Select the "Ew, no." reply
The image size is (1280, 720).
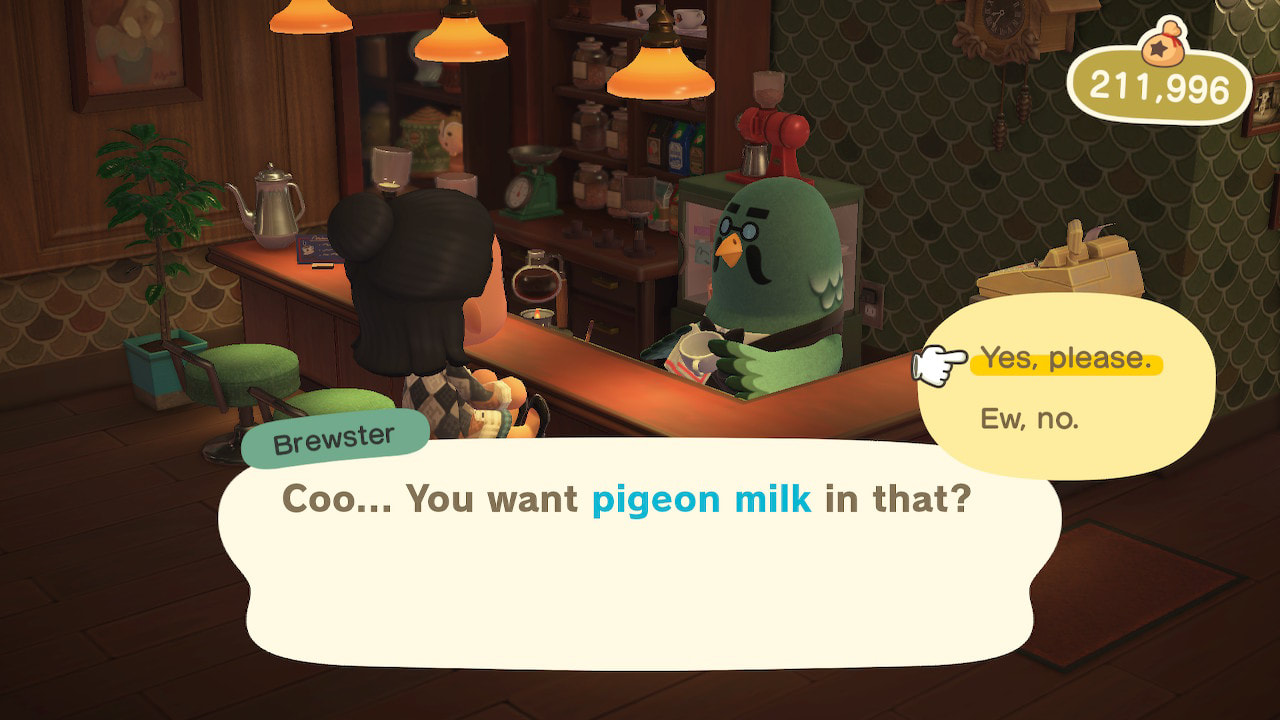(1029, 419)
